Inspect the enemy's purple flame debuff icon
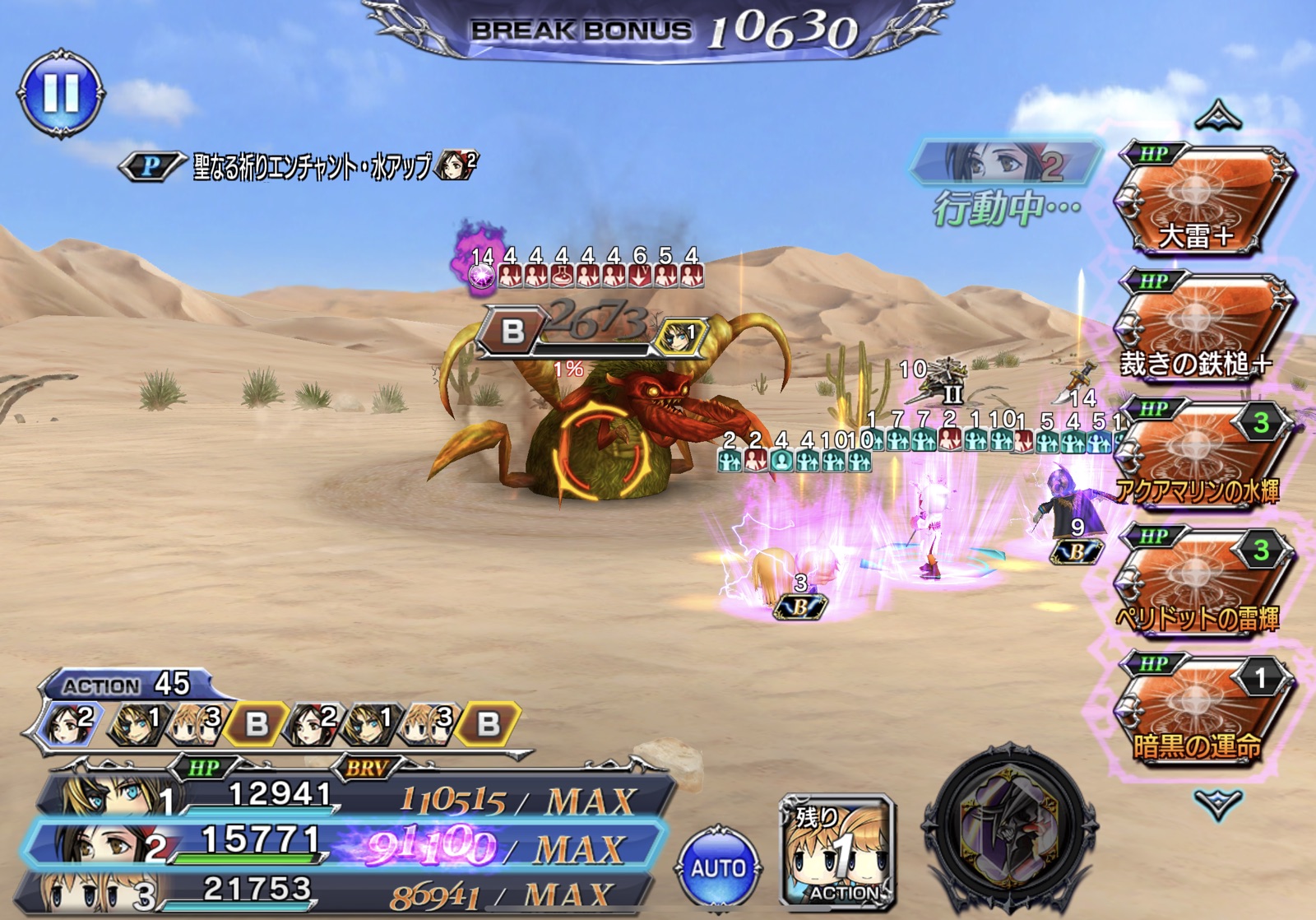1316x920 pixels. click(x=479, y=261)
